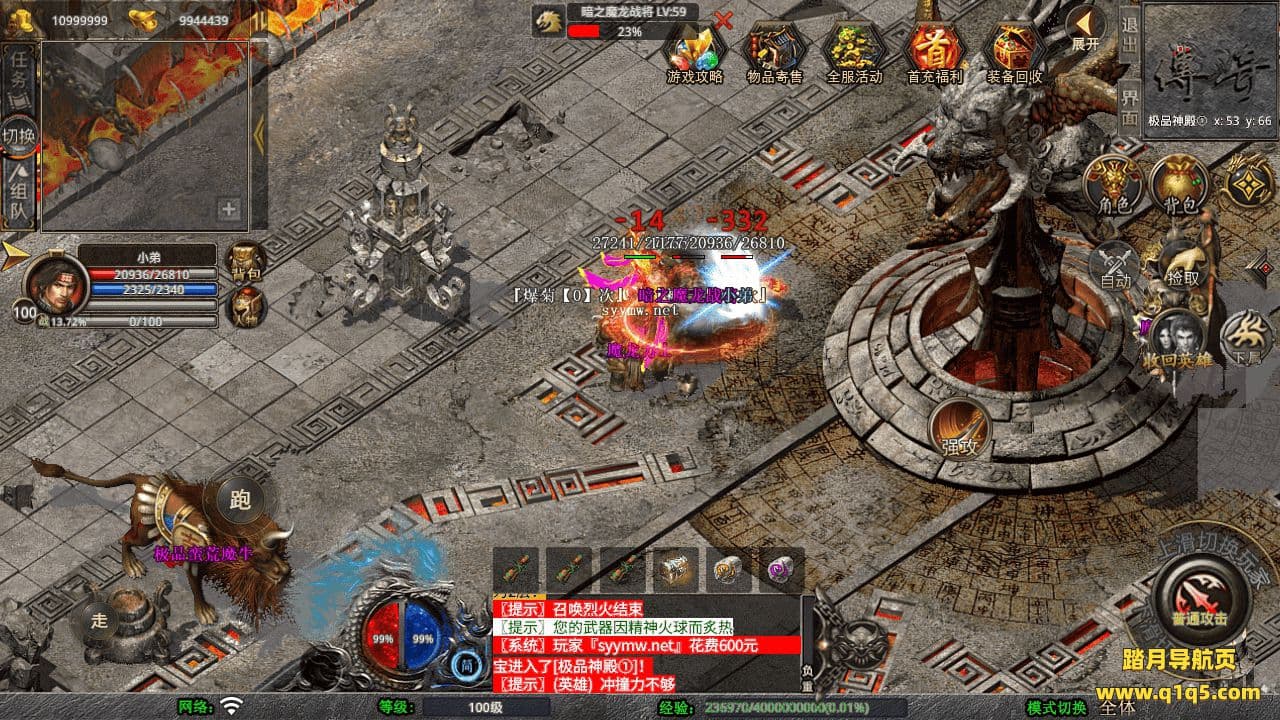Activate the 强攻 strong attack skill
Viewport: 1280px width, 720px height.
point(960,430)
